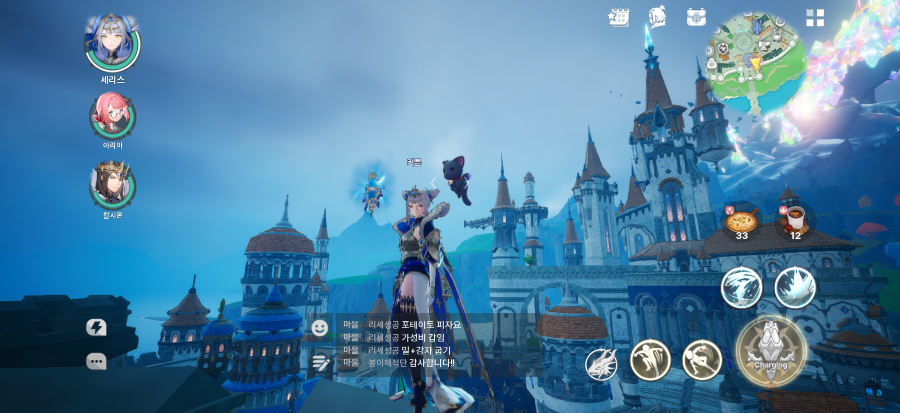Activate the ice crystal burst skill
This screenshot has height=413, width=900.
(x=795, y=288)
